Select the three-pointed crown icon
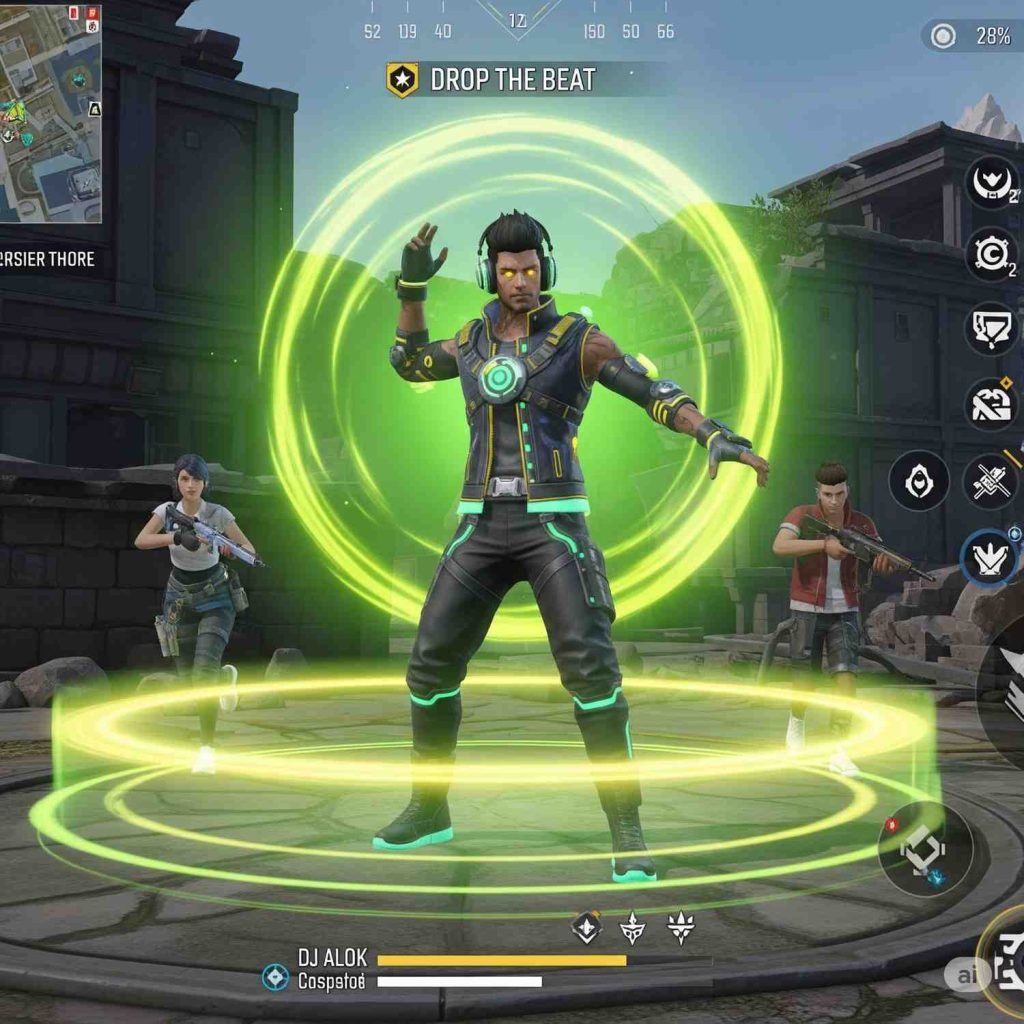Viewport: 1024px width, 1024px height. click(681, 928)
